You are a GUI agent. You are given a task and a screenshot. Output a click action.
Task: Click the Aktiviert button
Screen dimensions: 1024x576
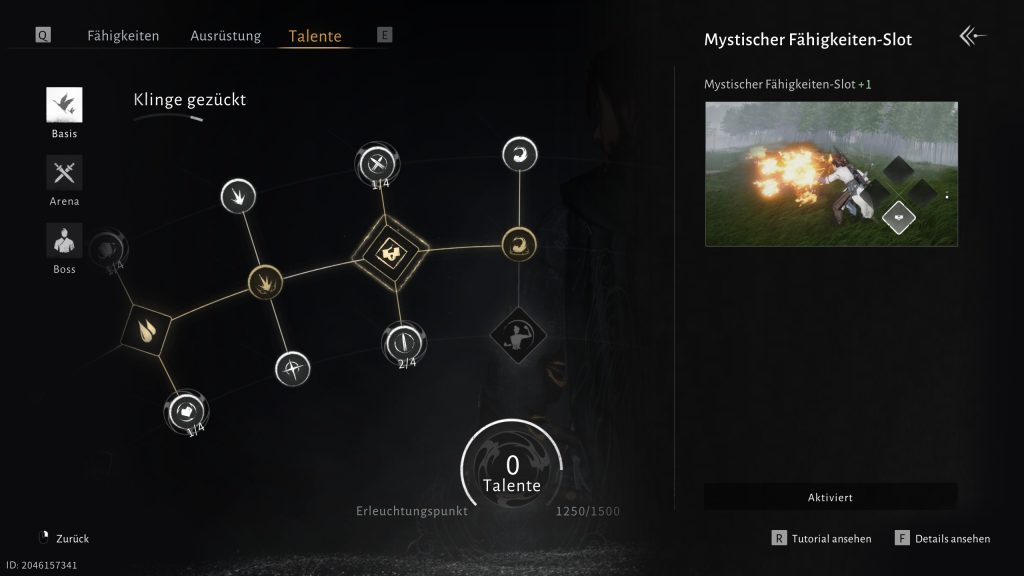tap(830, 497)
